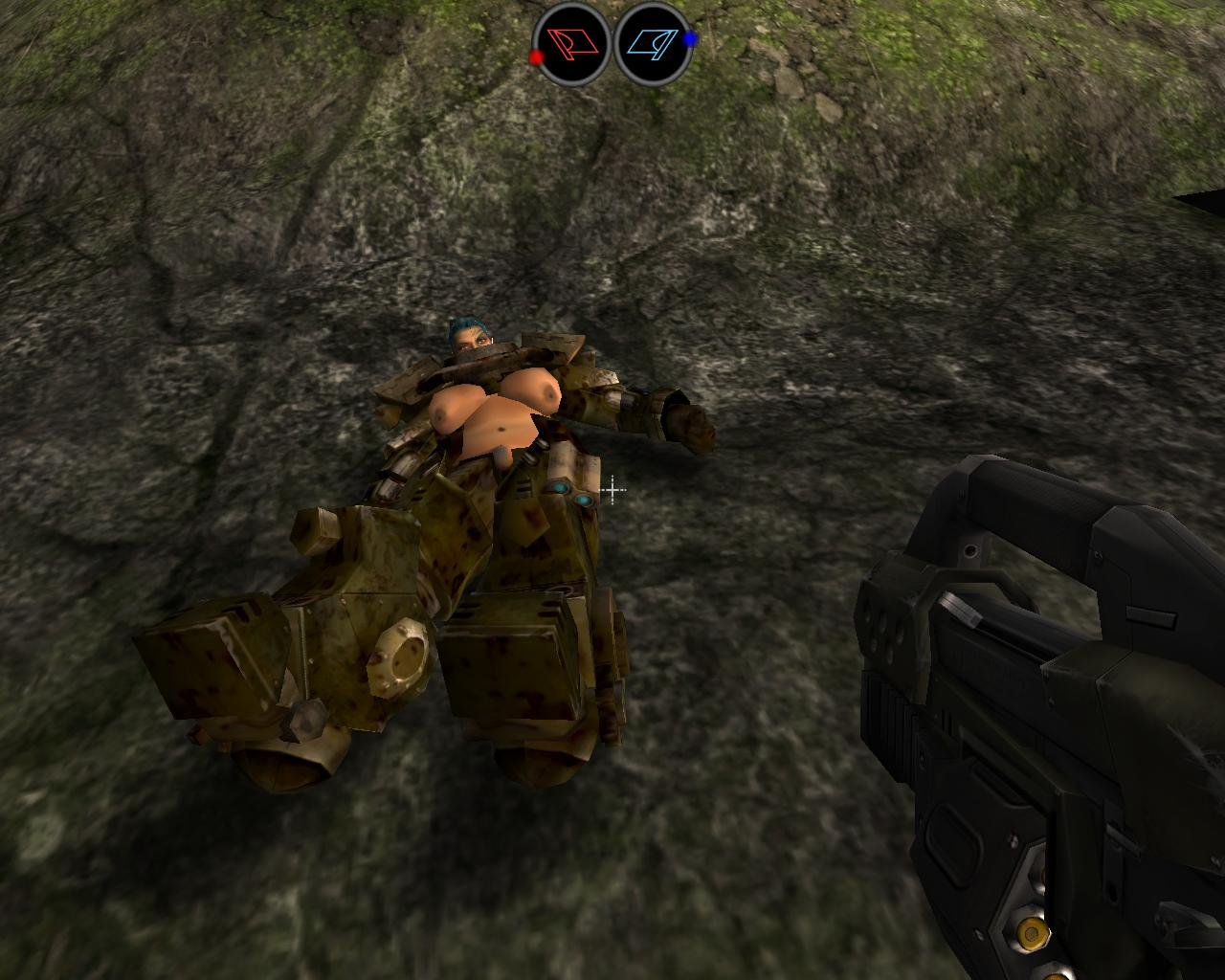
Task: Select the blue team flag indicator
Action: point(656,43)
